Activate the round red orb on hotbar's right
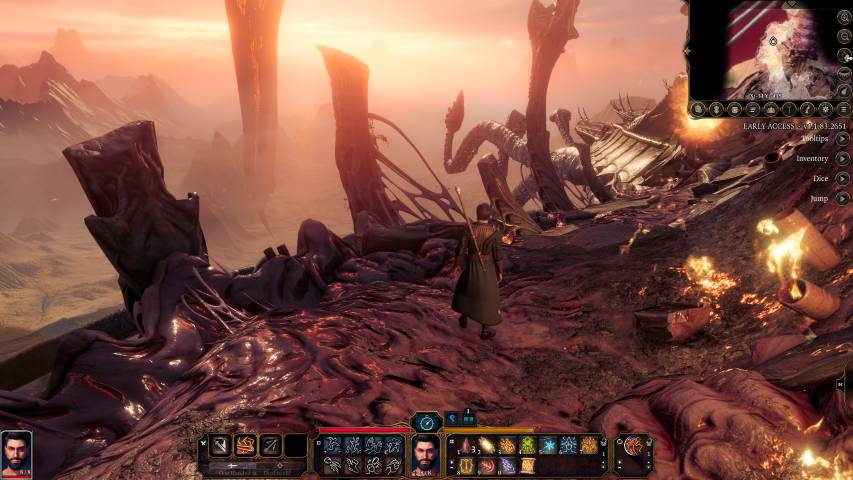Viewport: 853px width, 480px height. click(x=633, y=446)
